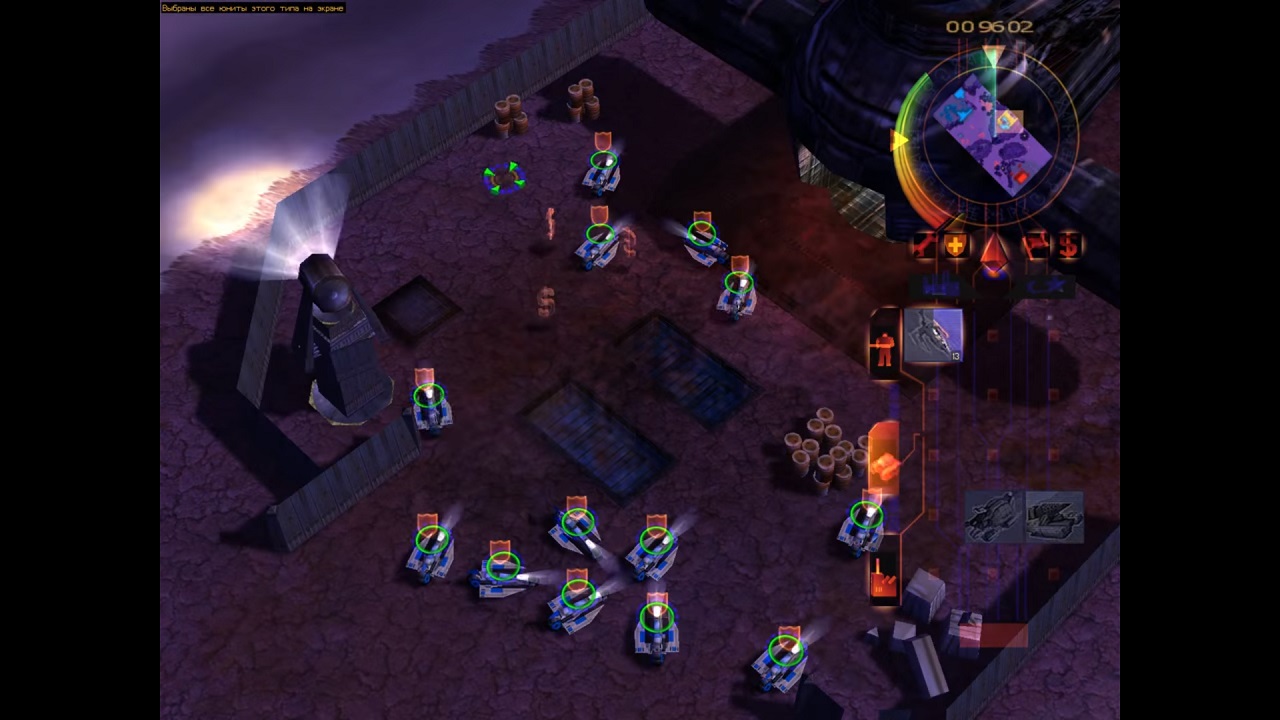The width and height of the screenshot is (1280, 720).
Task: Select the shield with plus icon
Action: (956, 245)
